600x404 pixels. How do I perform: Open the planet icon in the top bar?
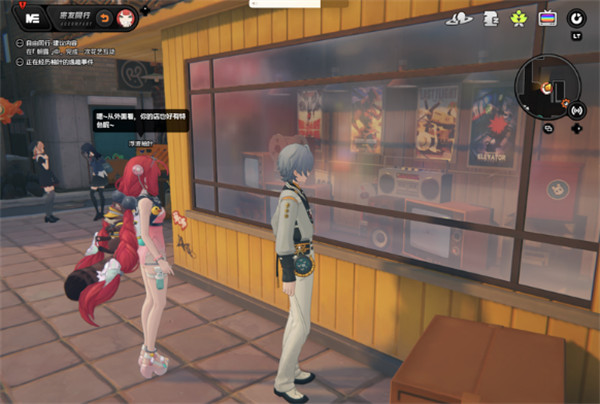pos(461,18)
